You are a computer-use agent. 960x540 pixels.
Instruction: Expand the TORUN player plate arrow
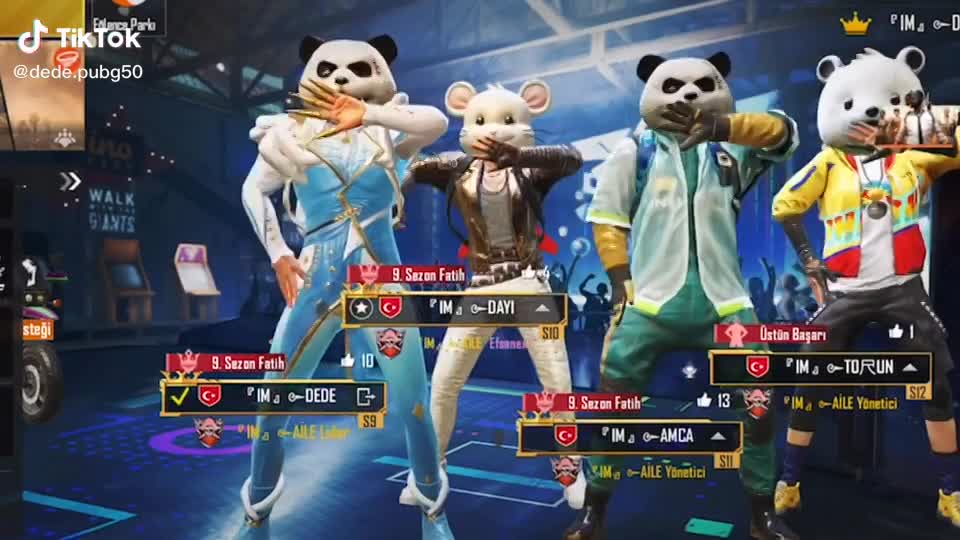(x=910, y=367)
